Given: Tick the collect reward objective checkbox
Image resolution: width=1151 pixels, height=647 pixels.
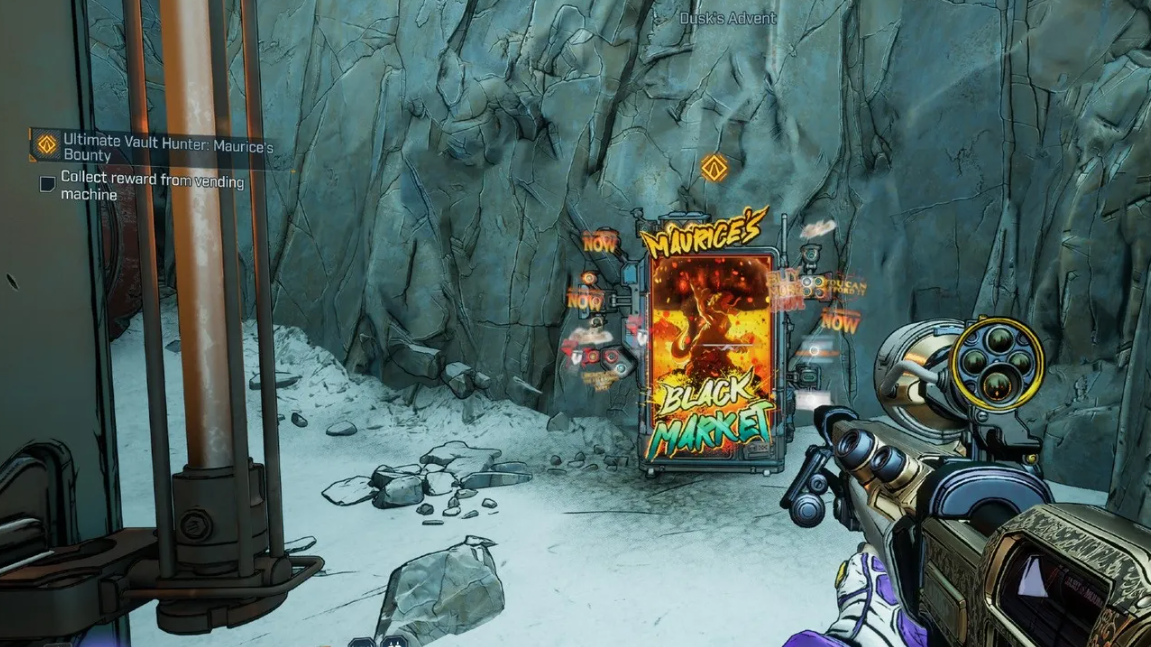Looking at the screenshot, I should pyautogui.click(x=47, y=184).
